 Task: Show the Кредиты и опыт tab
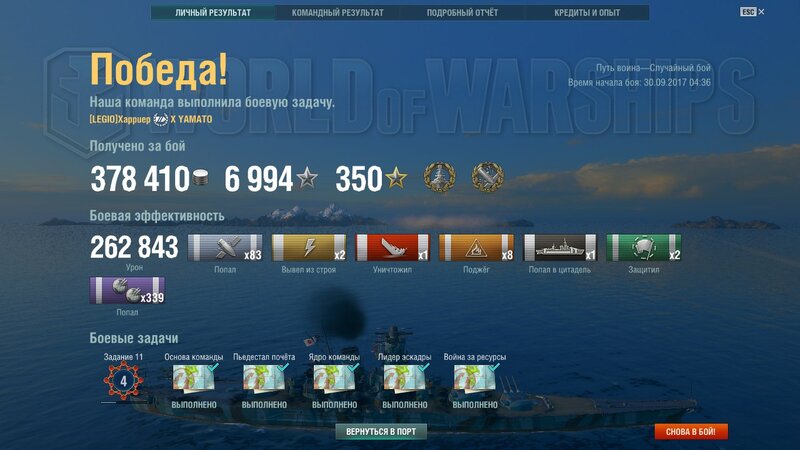coord(587,13)
